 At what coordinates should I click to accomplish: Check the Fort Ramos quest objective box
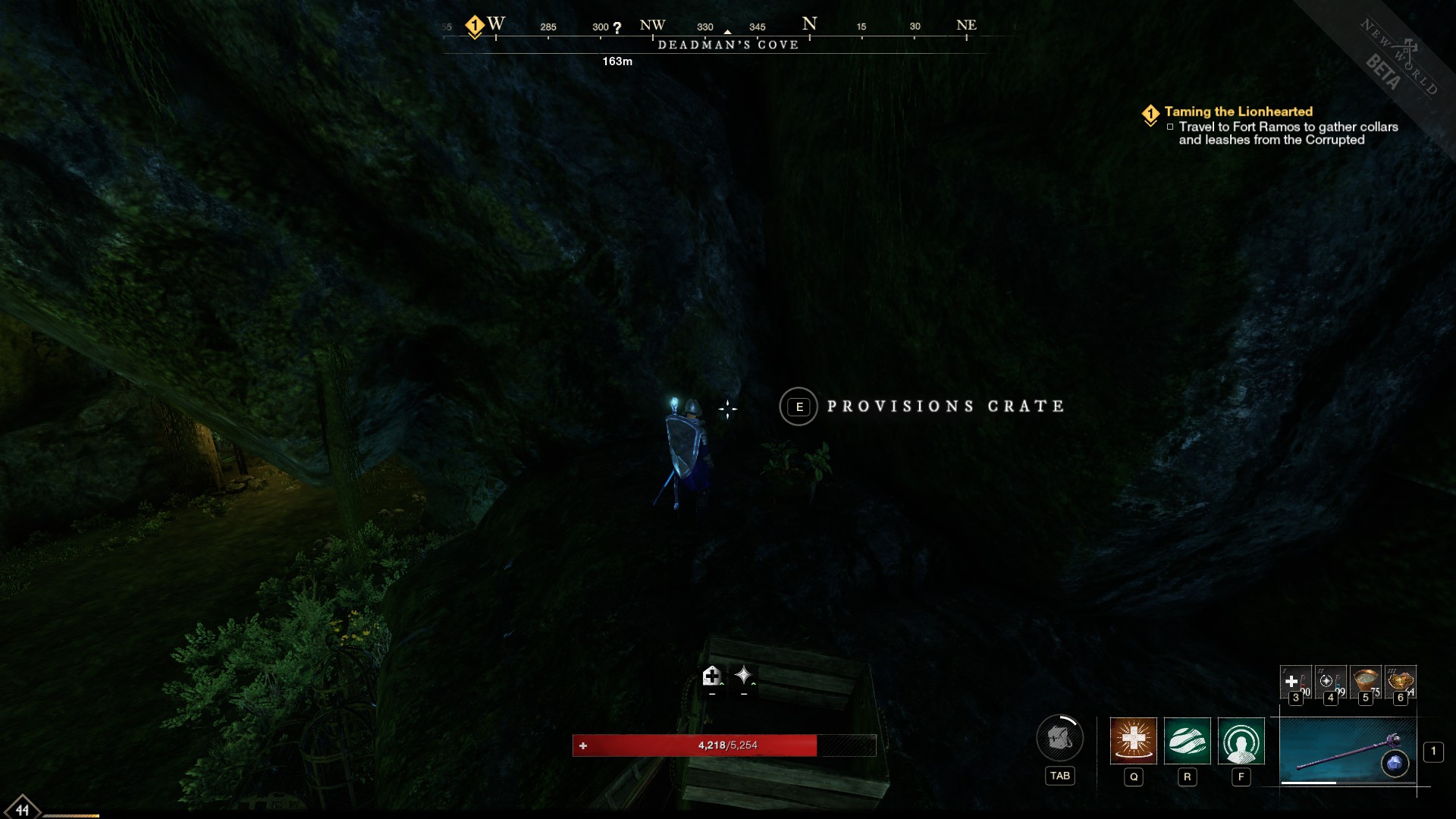pos(1170,127)
